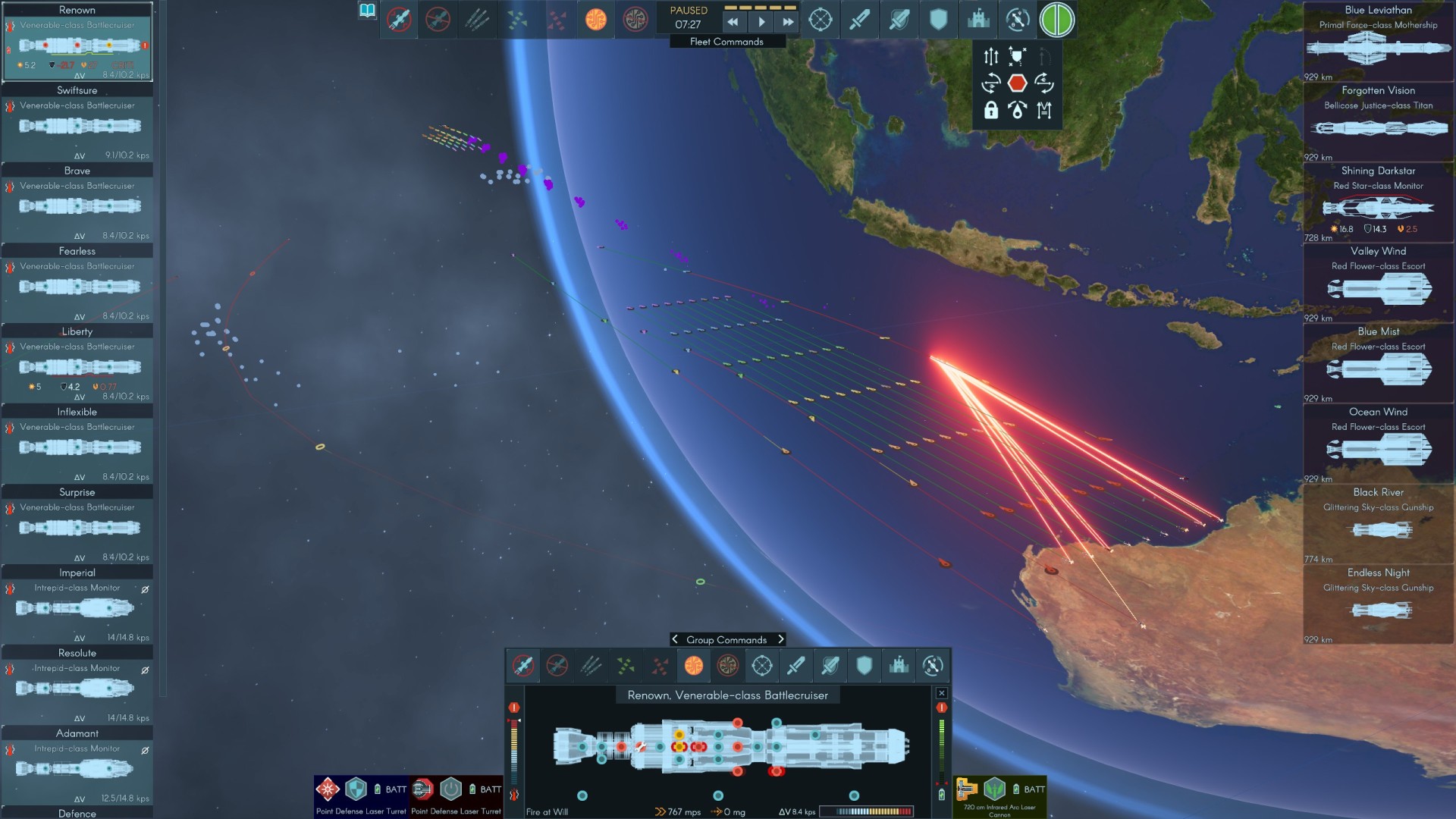
Task: Select the red hexagon stop command
Action: coord(1017,83)
